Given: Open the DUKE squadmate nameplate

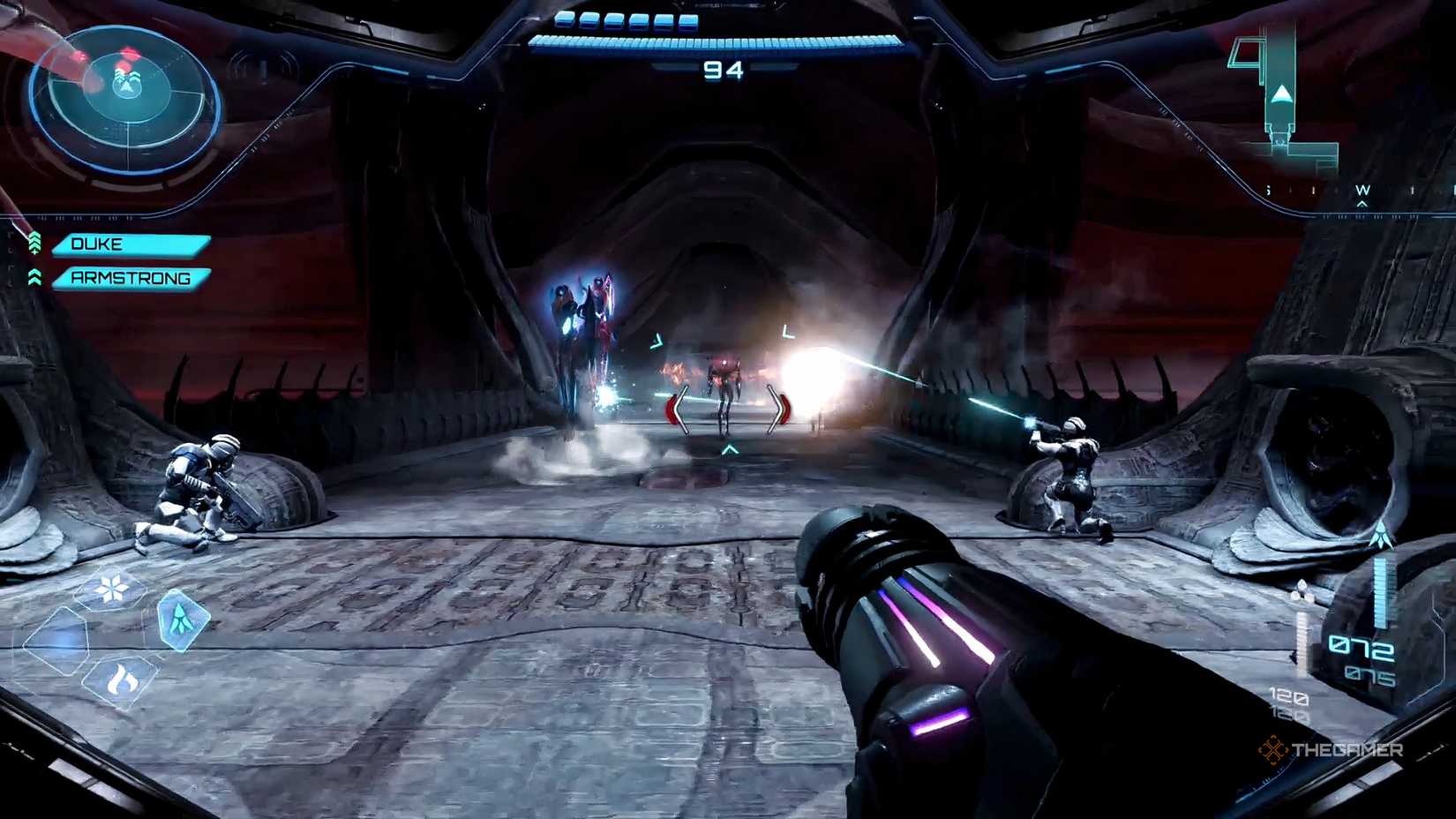Looking at the screenshot, I should pyautogui.click(x=132, y=244).
